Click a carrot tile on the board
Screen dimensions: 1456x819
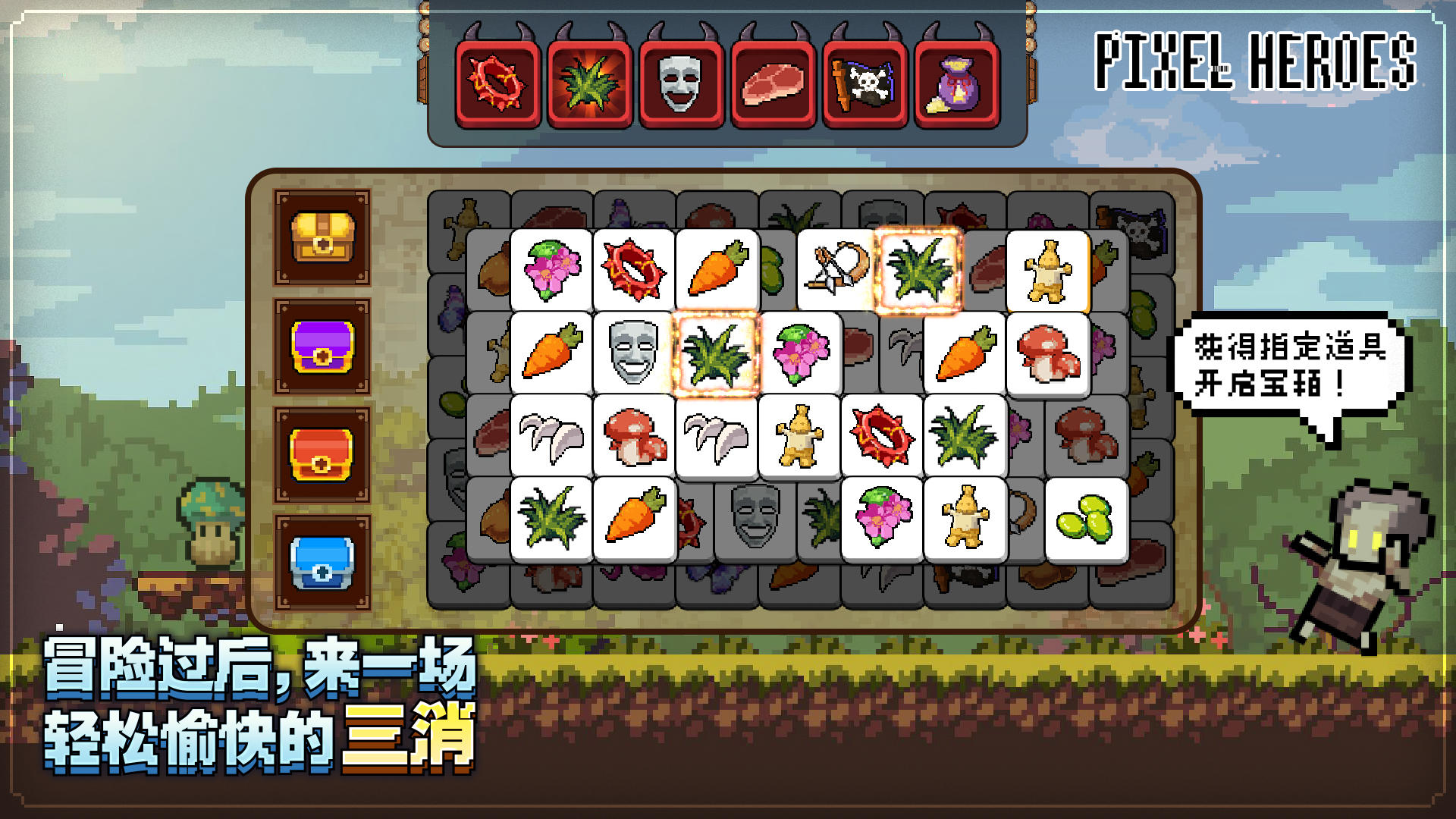click(717, 269)
